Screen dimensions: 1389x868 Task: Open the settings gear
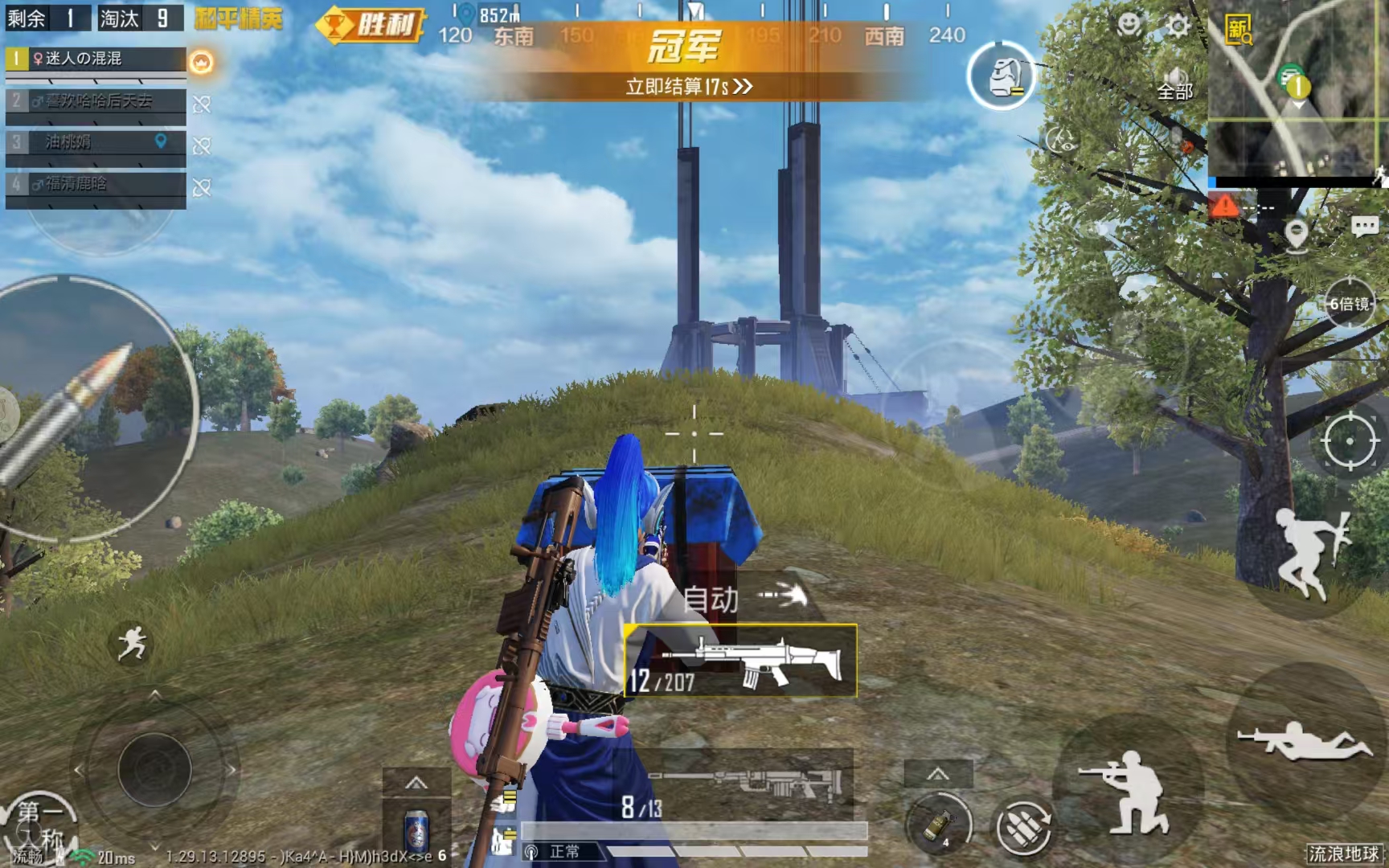tap(1178, 27)
